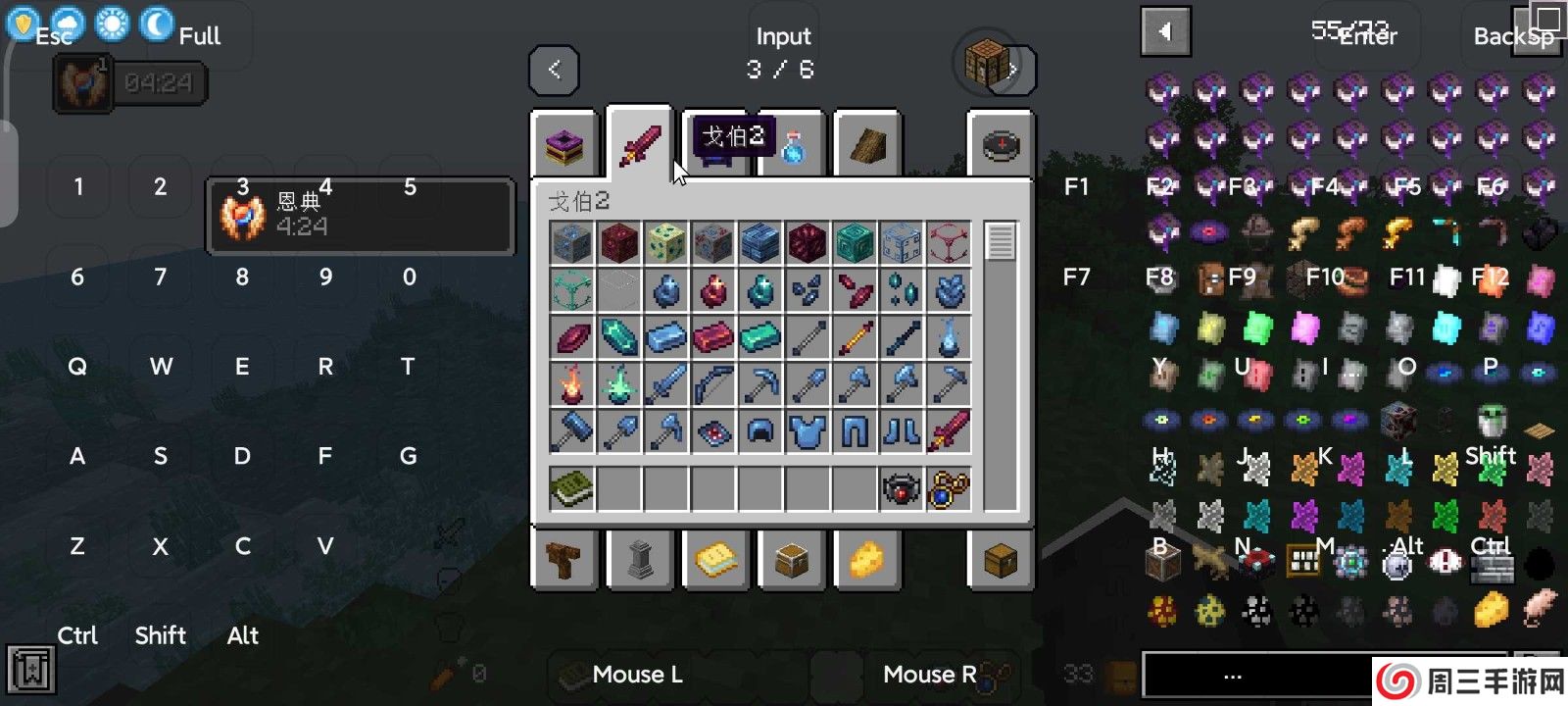Take the blue bow
Image resolution: width=1568 pixels, height=706 pixels.
tap(713, 384)
